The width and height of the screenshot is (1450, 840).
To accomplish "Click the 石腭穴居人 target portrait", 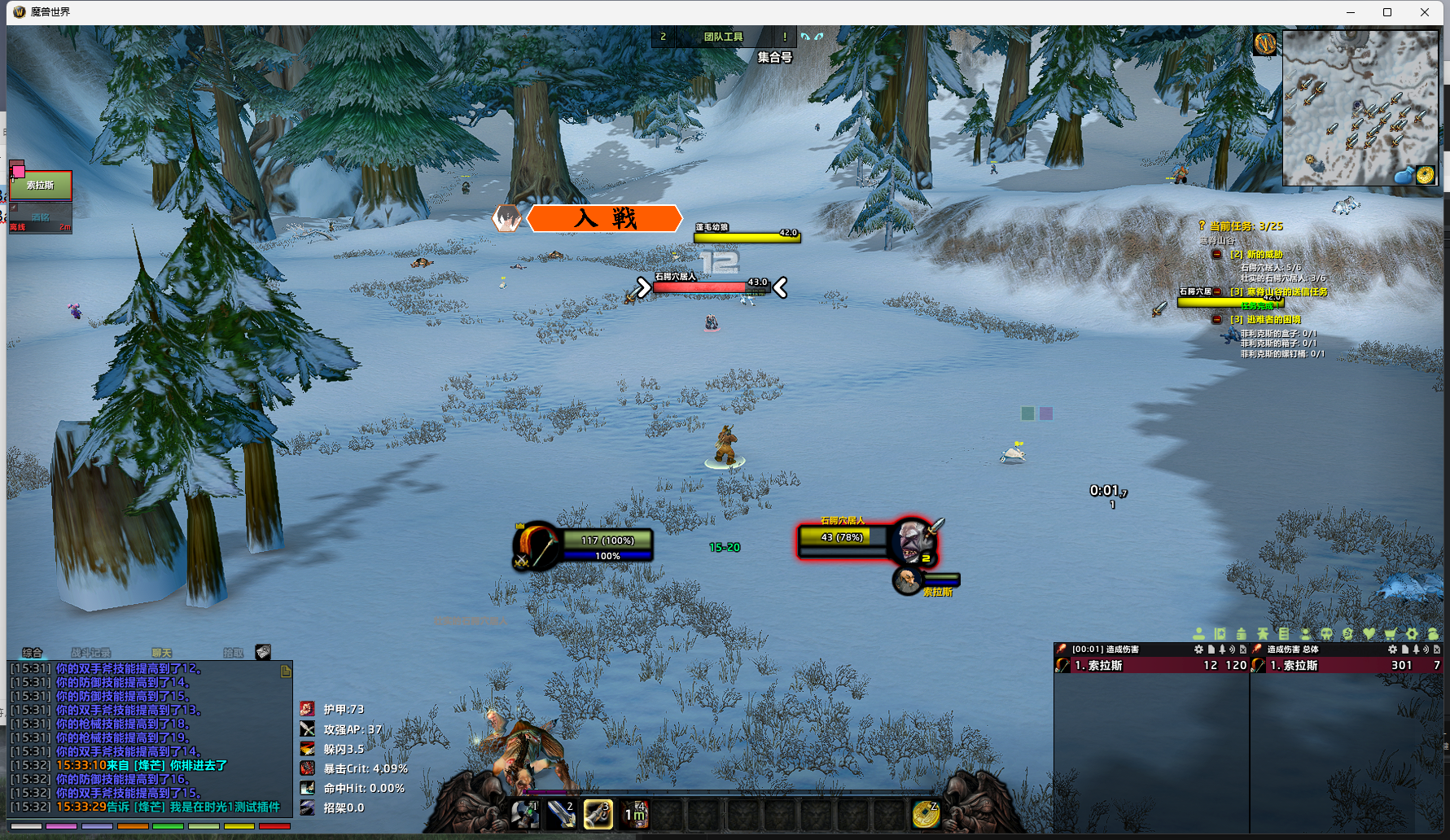I will 912,539.
